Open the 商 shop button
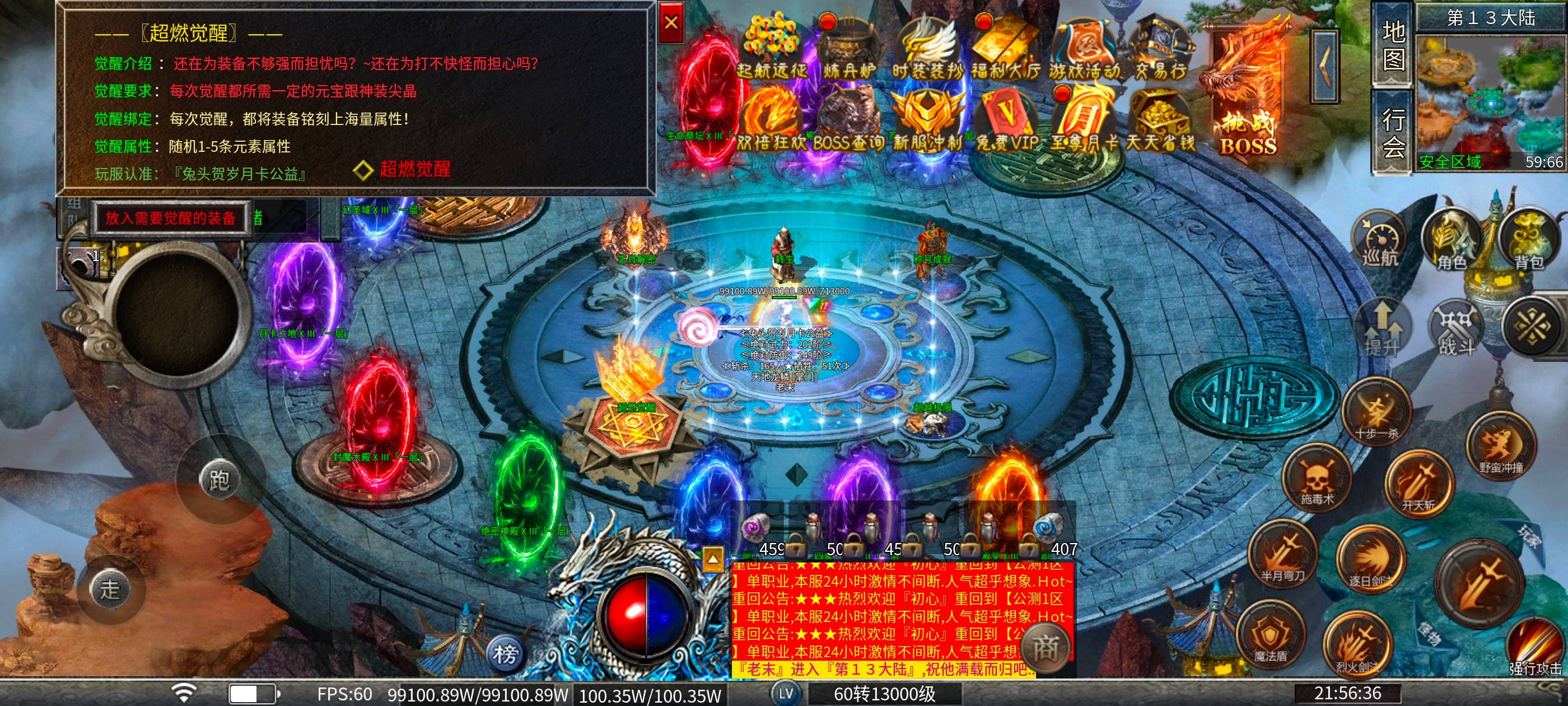 point(1045,647)
